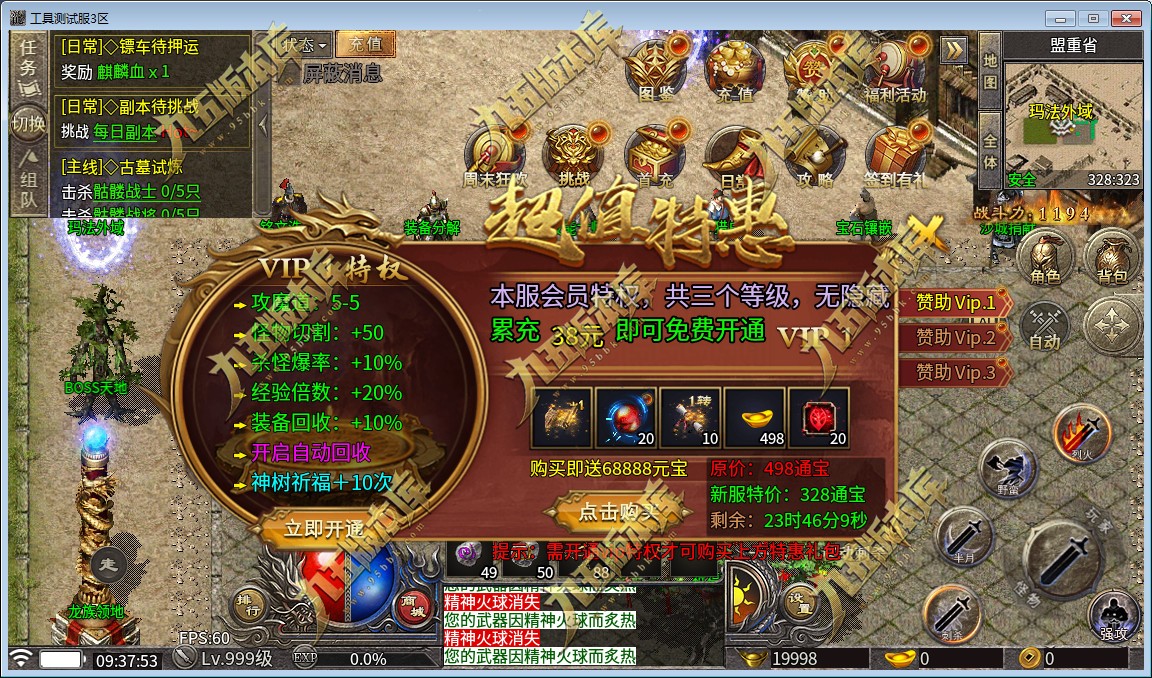The width and height of the screenshot is (1152, 678).
Task: Select the 赞助 Vip.2 tab
Action: click(x=954, y=337)
